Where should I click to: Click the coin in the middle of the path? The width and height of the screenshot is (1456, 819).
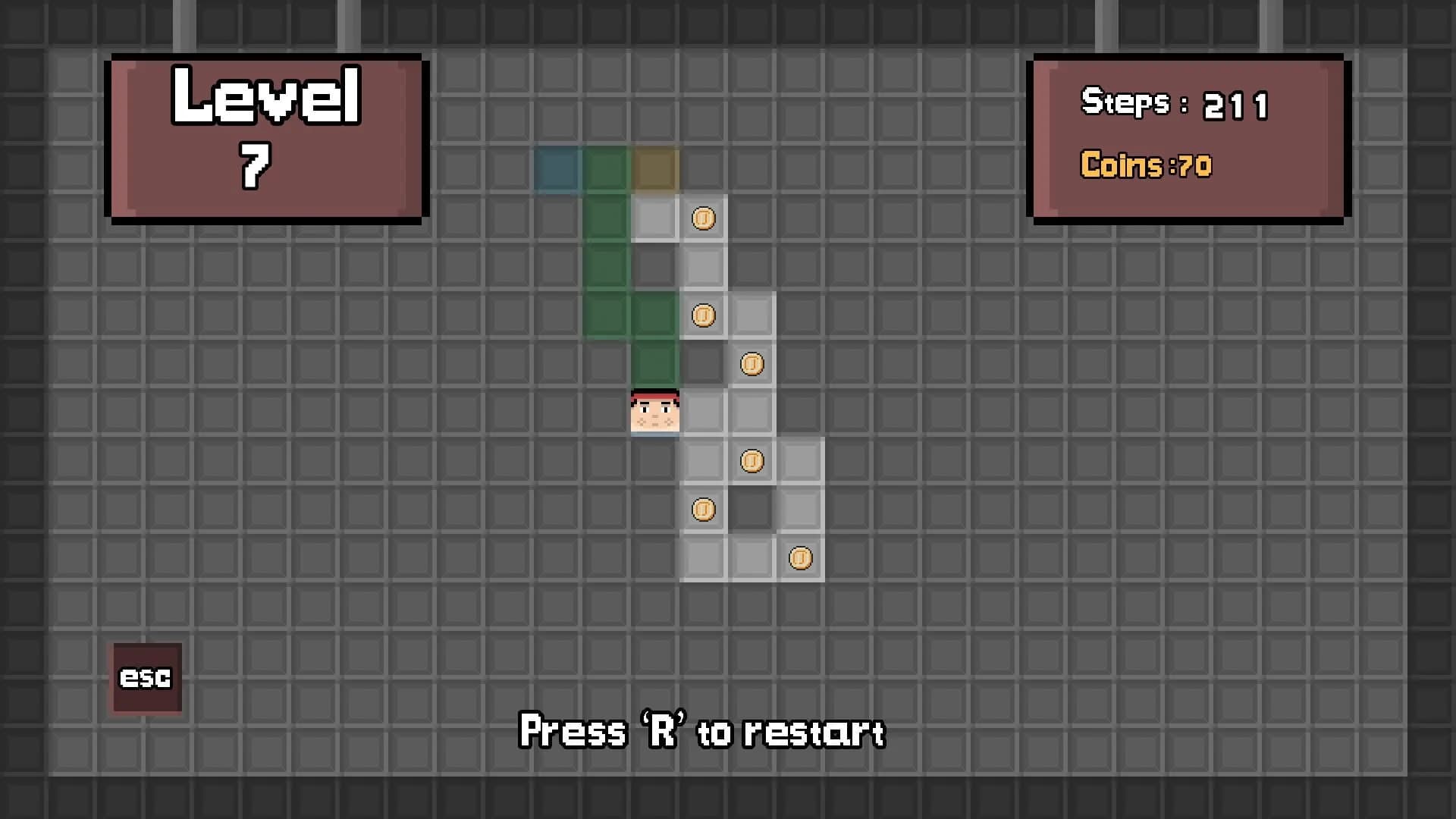pyautogui.click(x=752, y=460)
